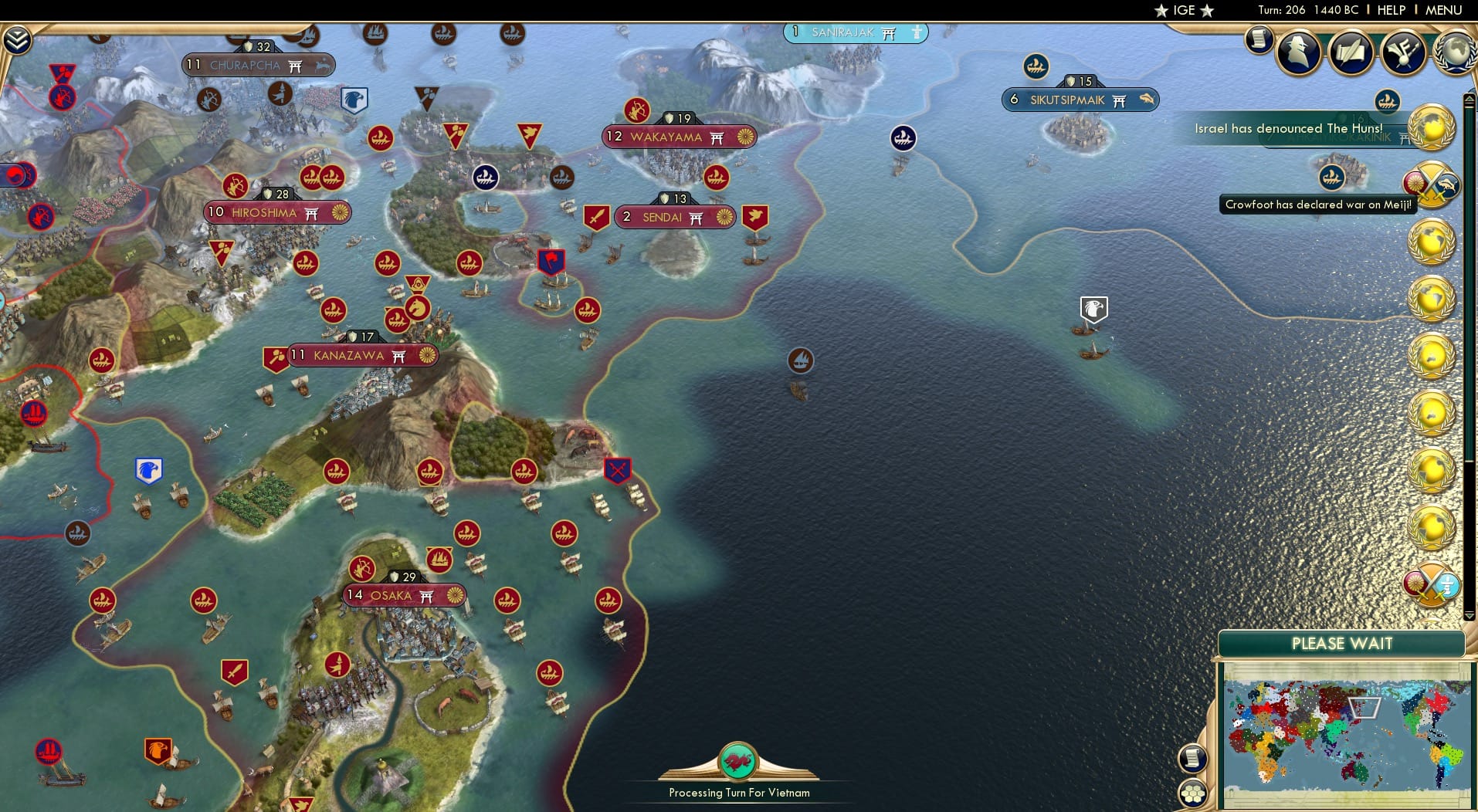Open the MENU
Image resolution: width=1478 pixels, height=812 pixels.
pyautogui.click(x=1442, y=10)
